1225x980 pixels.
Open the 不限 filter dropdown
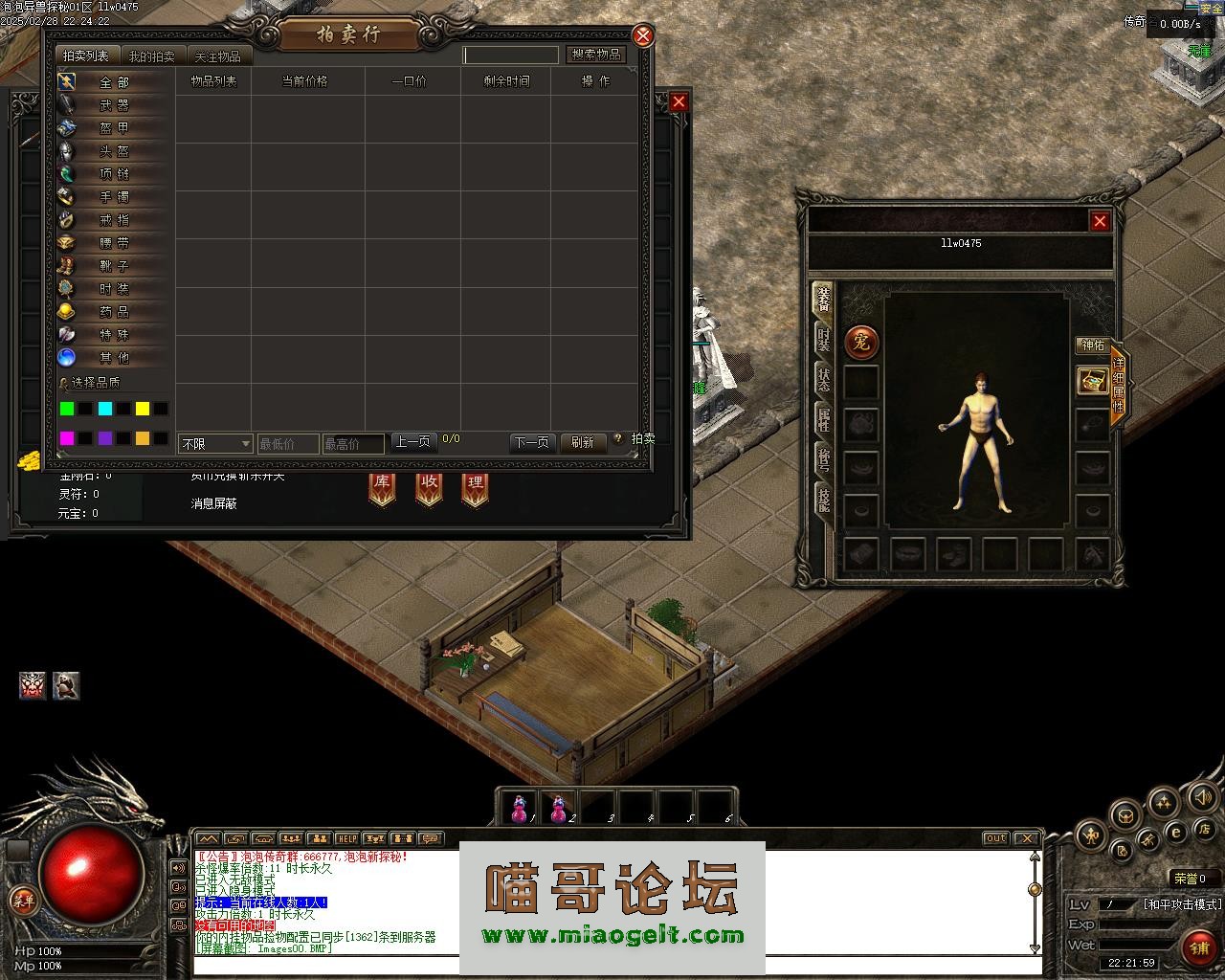pyautogui.click(x=215, y=444)
